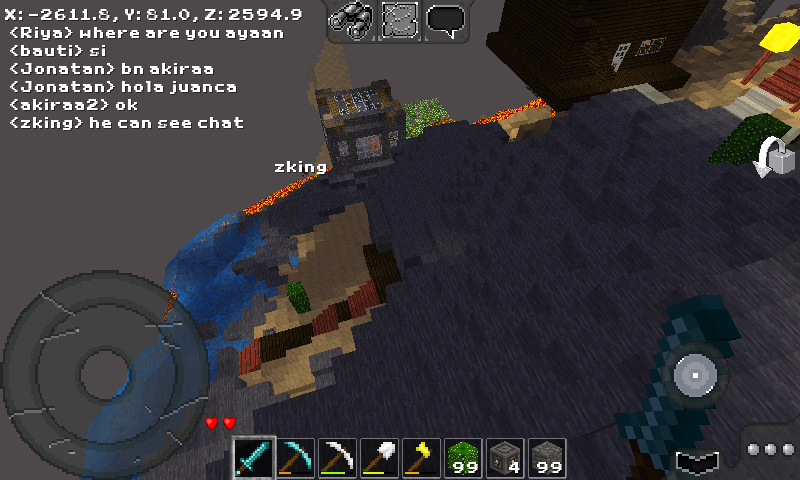Viewport: 800px width, 480px height.
Task: Open the map icon at the top
Action: pos(400,20)
